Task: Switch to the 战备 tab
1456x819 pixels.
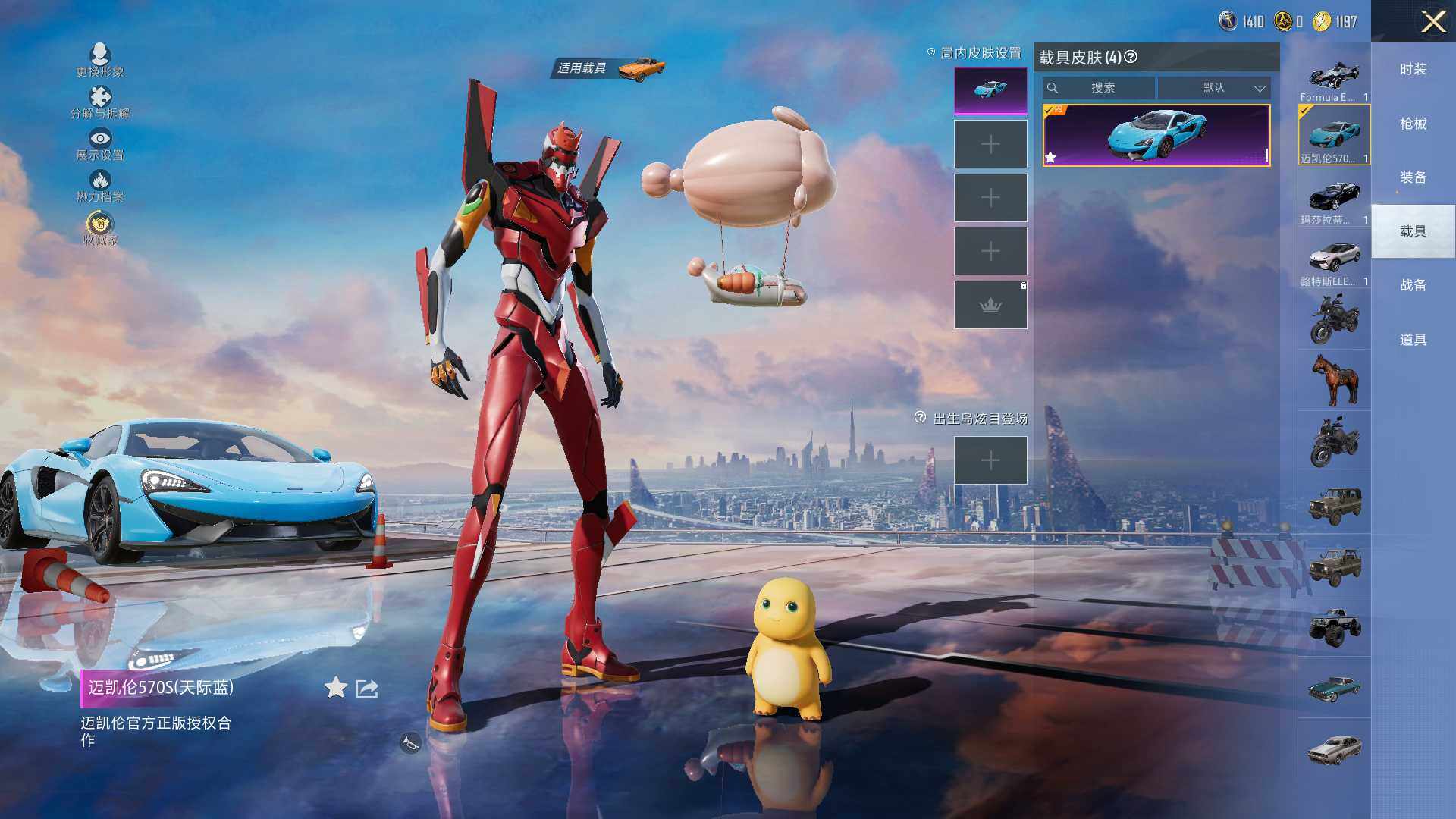Action: [x=1413, y=285]
